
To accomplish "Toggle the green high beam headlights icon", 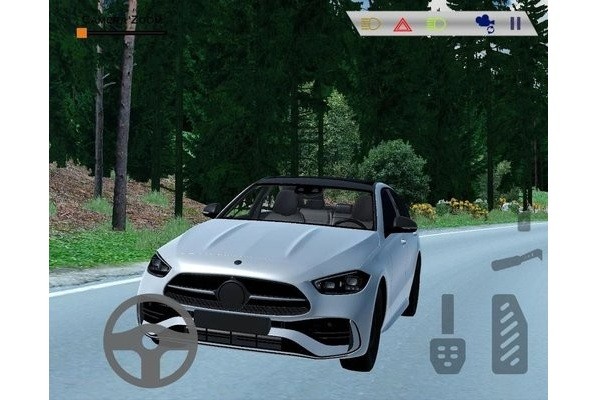I will click(435, 23).
